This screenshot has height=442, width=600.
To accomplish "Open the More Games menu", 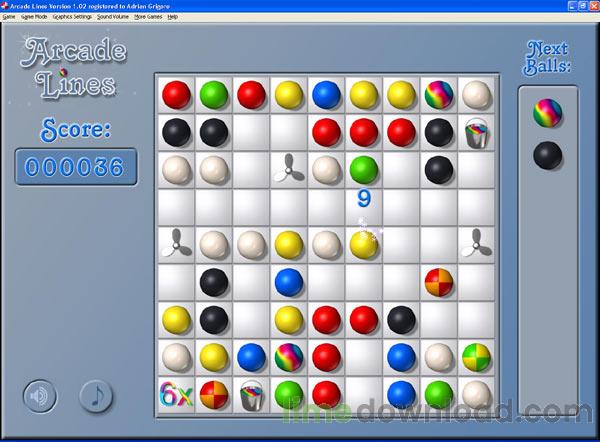I will pyautogui.click(x=149, y=17).
